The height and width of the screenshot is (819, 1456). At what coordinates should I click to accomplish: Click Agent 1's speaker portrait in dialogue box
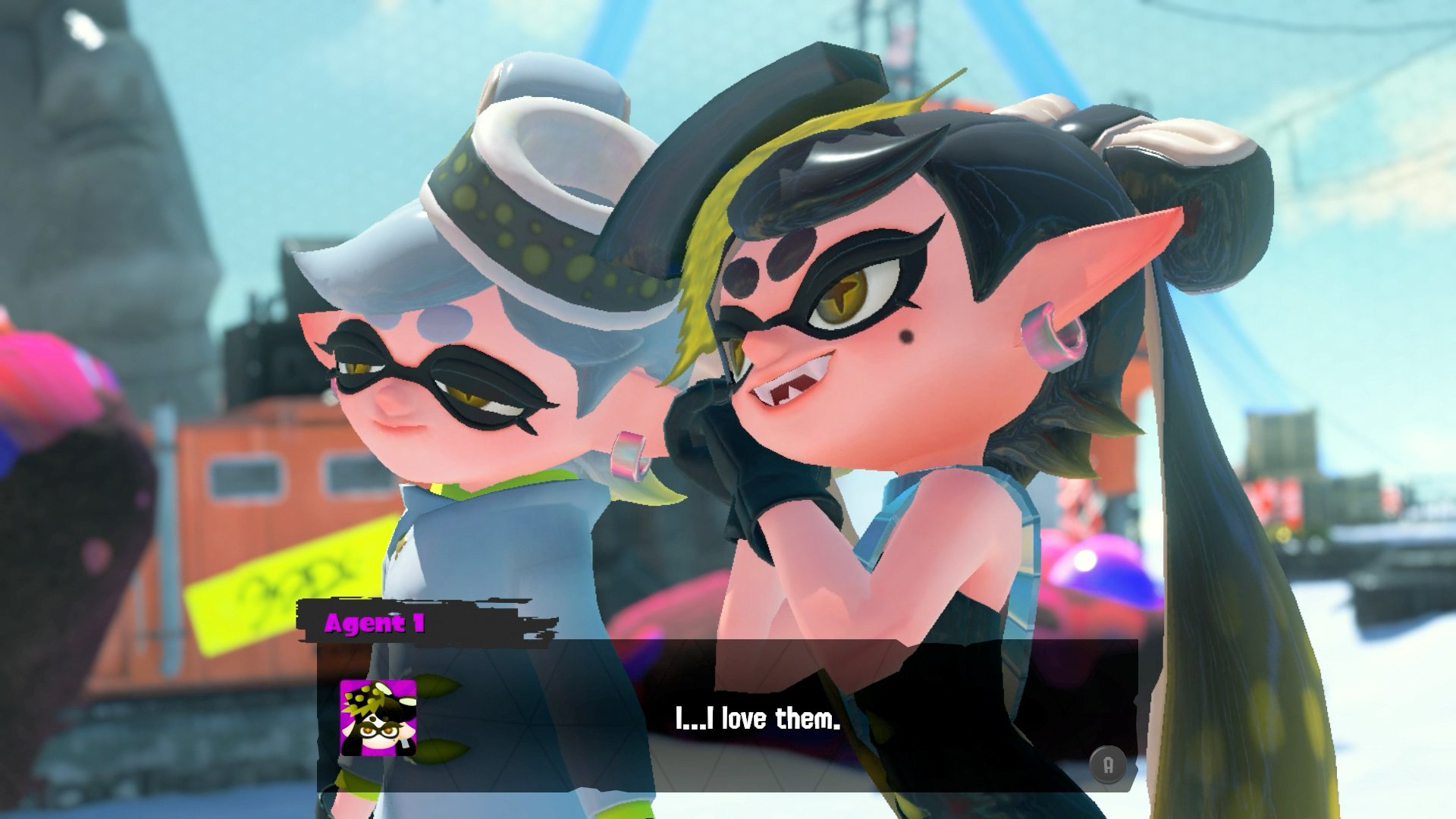(378, 717)
